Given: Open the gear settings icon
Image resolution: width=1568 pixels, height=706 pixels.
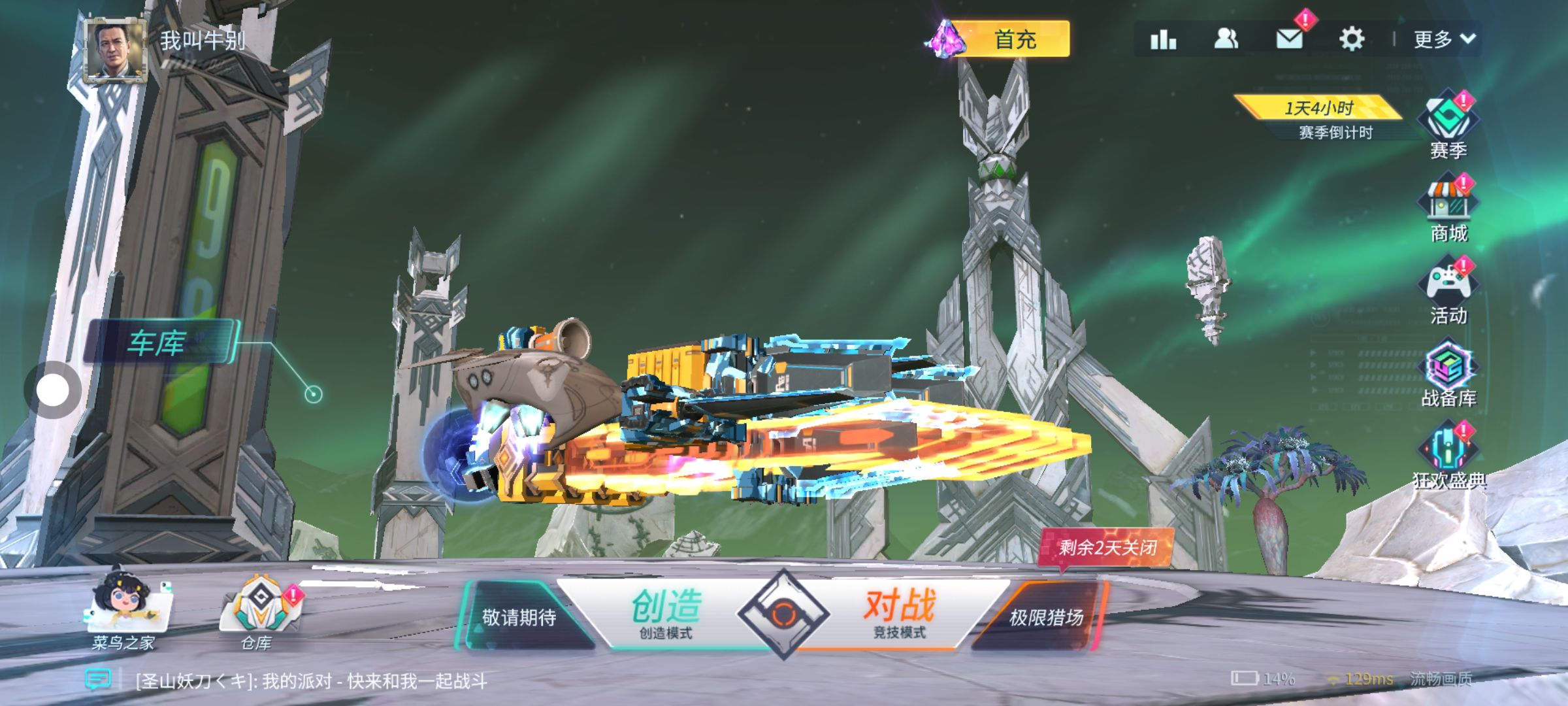Looking at the screenshot, I should (1352, 40).
